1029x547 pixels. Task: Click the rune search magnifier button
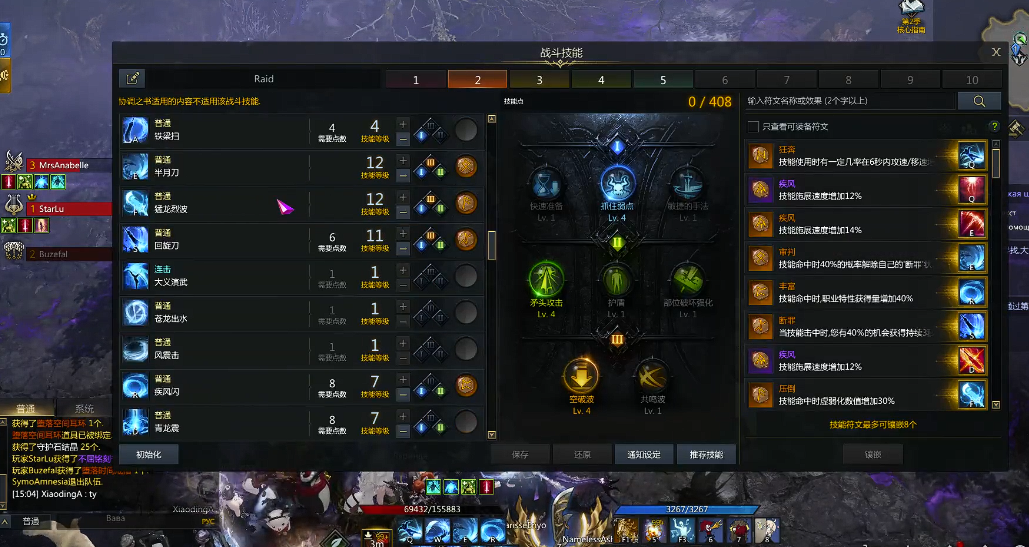[979, 101]
